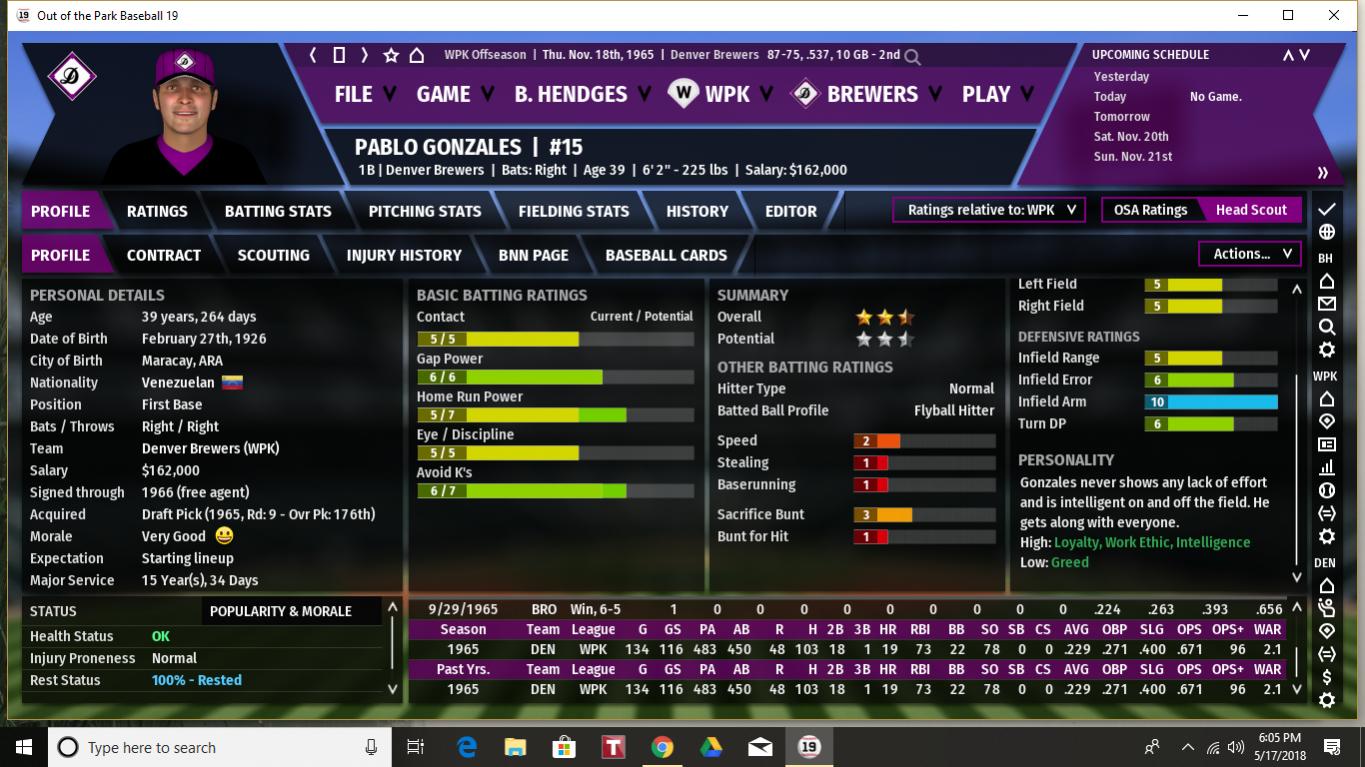1365x767 pixels.
Task: Open the INJURY HISTORY sub-tab
Action: (x=404, y=255)
